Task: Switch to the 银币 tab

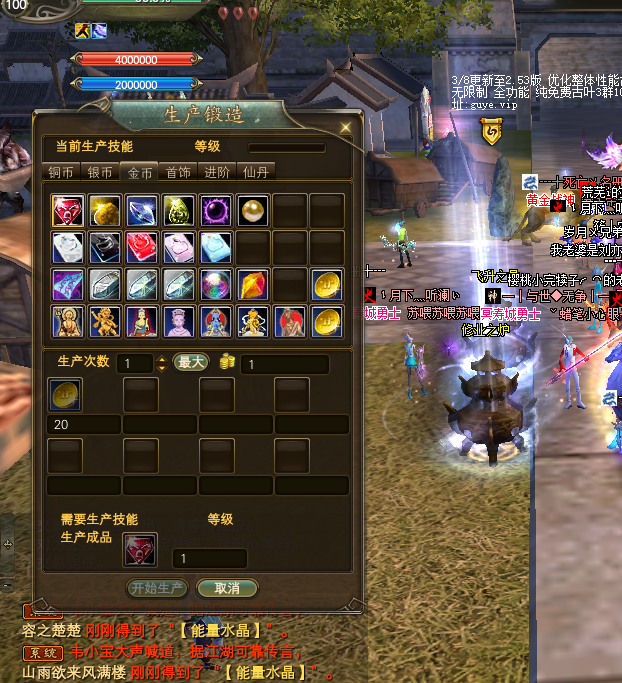Action: coord(100,172)
